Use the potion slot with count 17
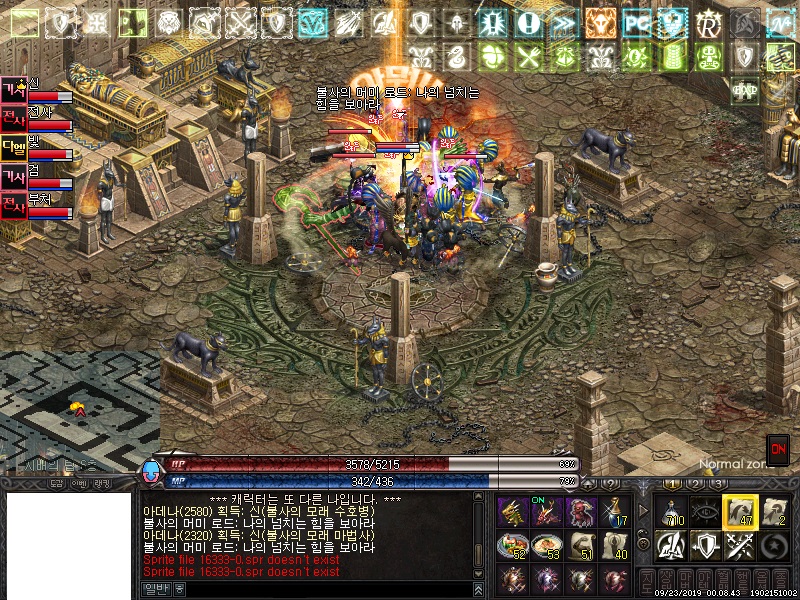The width and height of the screenshot is (800, 600). tap(616, 512)
